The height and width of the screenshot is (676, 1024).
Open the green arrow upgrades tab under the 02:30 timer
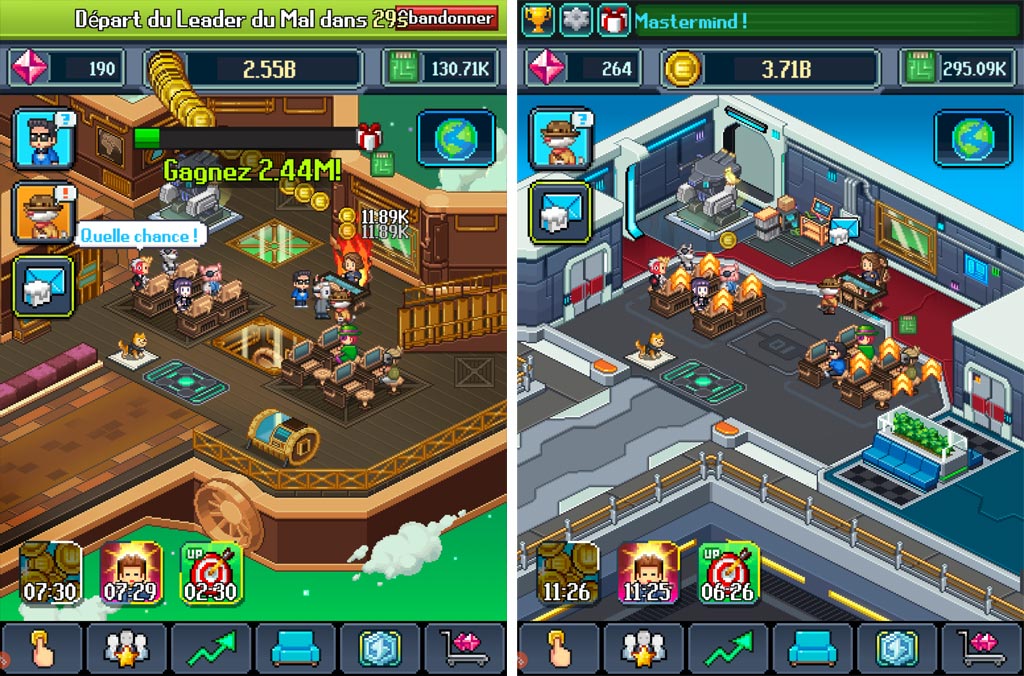[211, 648]
